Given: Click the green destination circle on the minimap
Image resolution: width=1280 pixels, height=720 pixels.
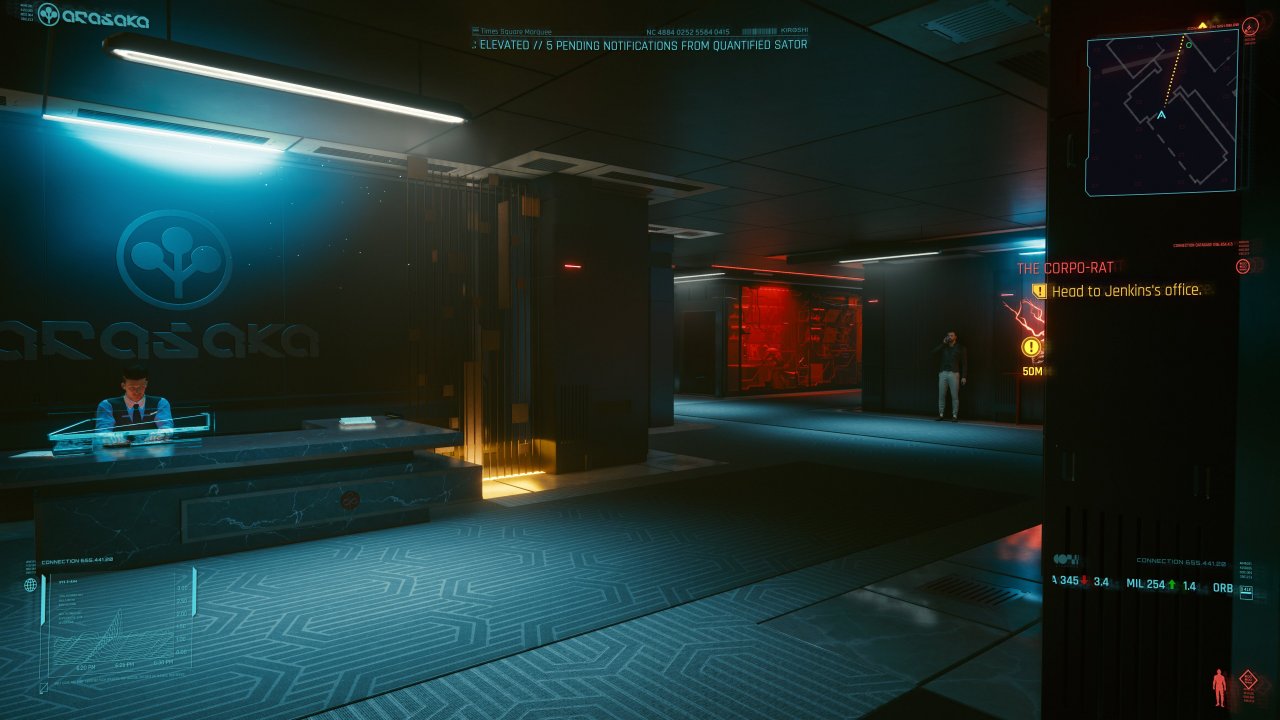Looking at the screenshot, I should (x=1189, y=45).
